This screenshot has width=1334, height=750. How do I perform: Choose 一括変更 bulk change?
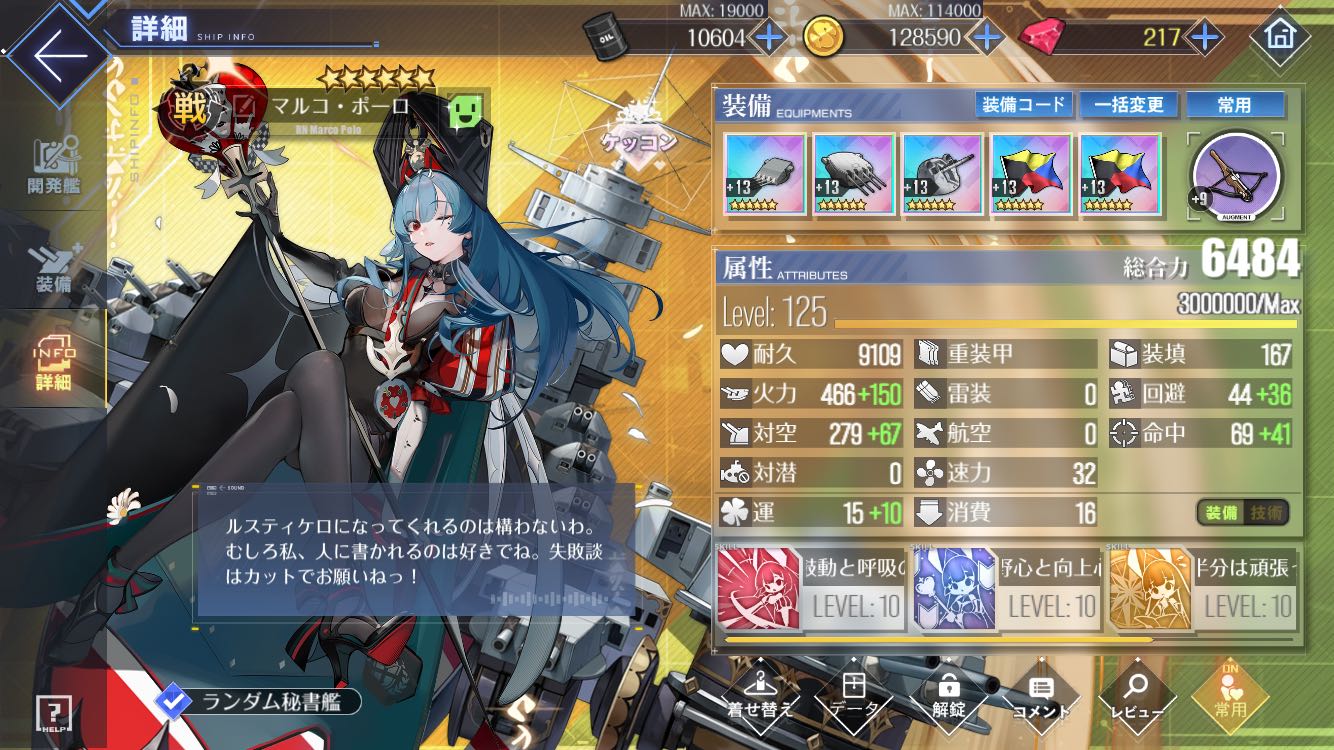tap(1128, 105)
